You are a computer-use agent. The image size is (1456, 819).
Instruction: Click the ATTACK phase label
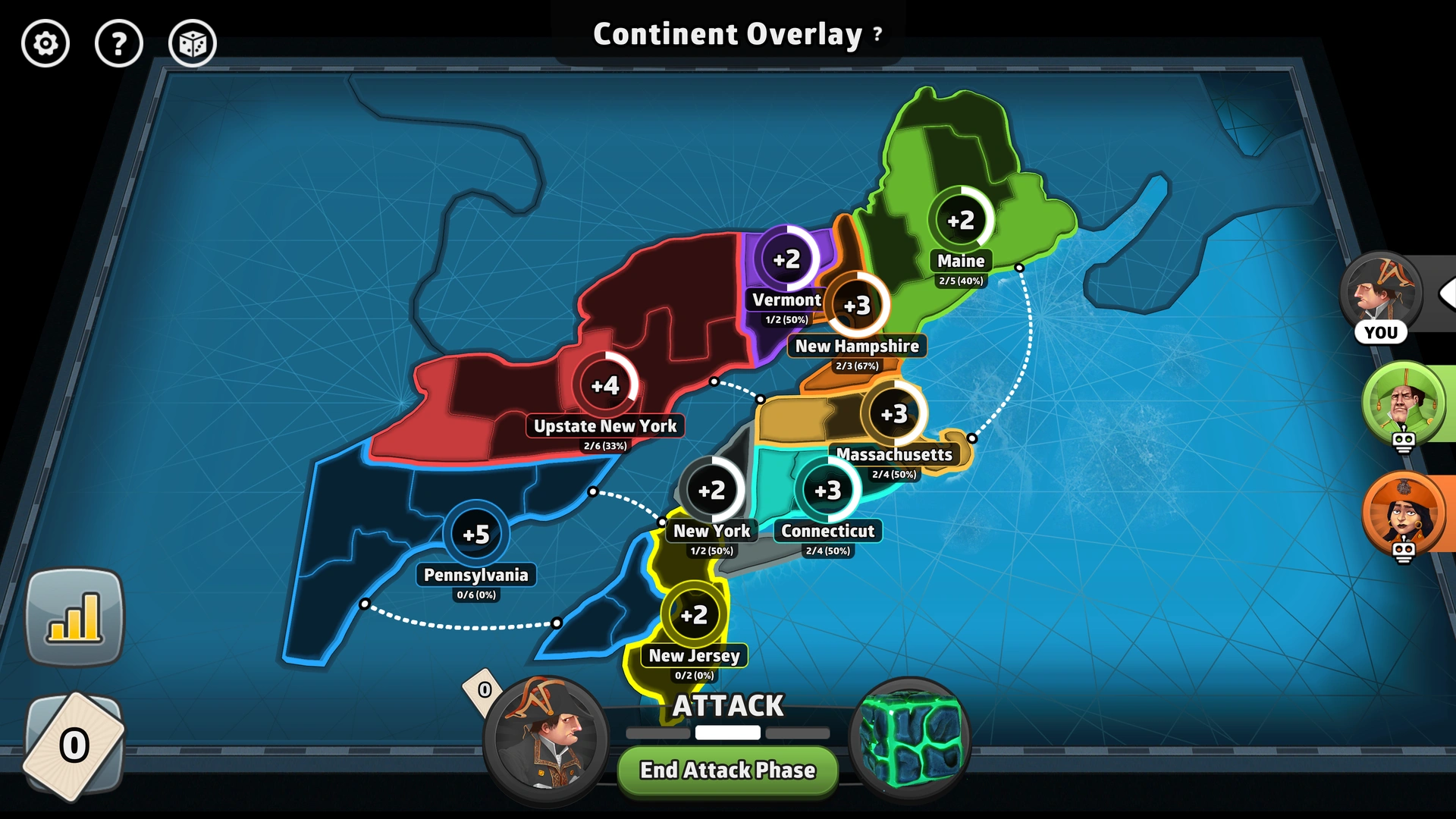[727, 705]
